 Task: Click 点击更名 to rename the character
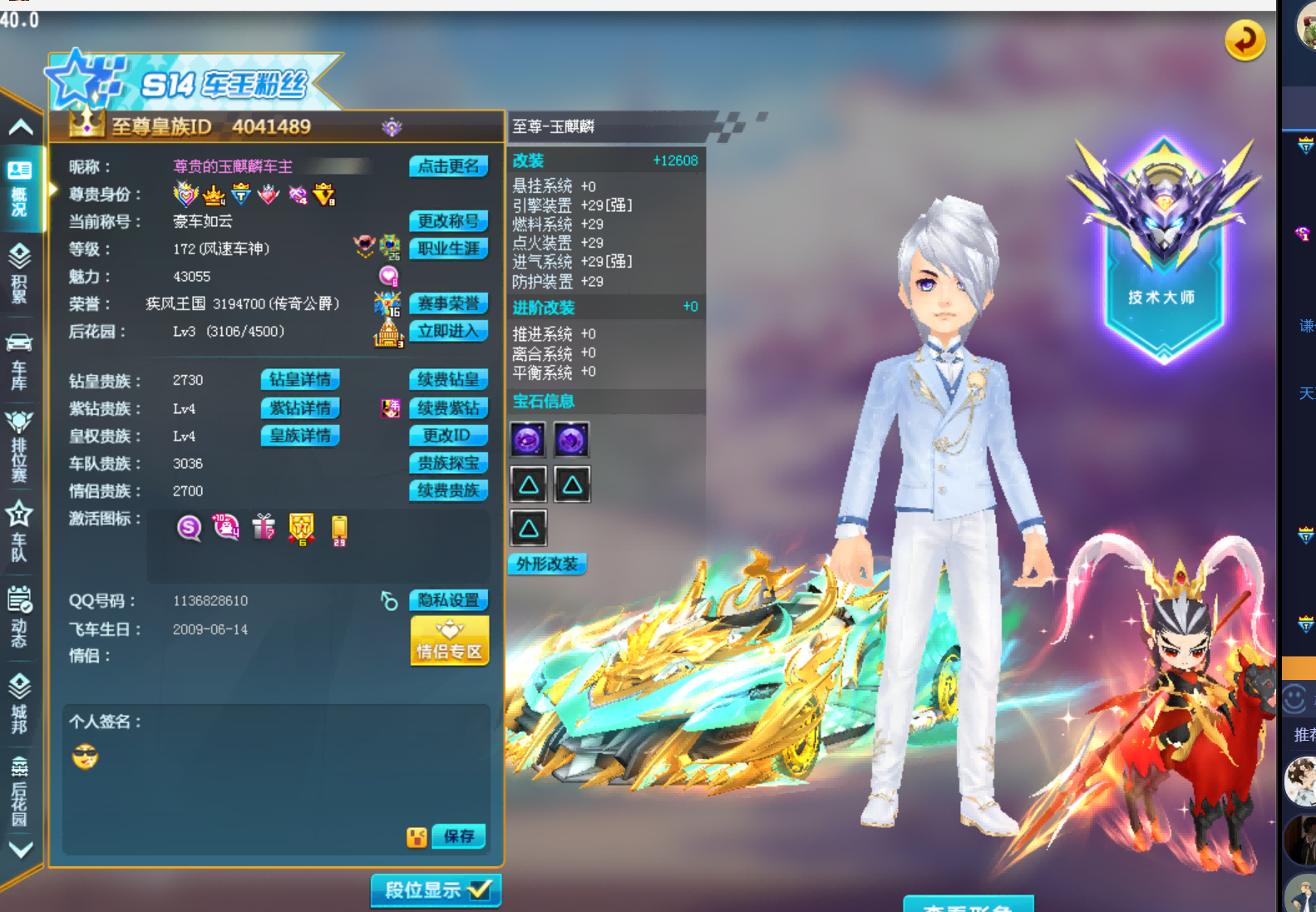[449, 165]
